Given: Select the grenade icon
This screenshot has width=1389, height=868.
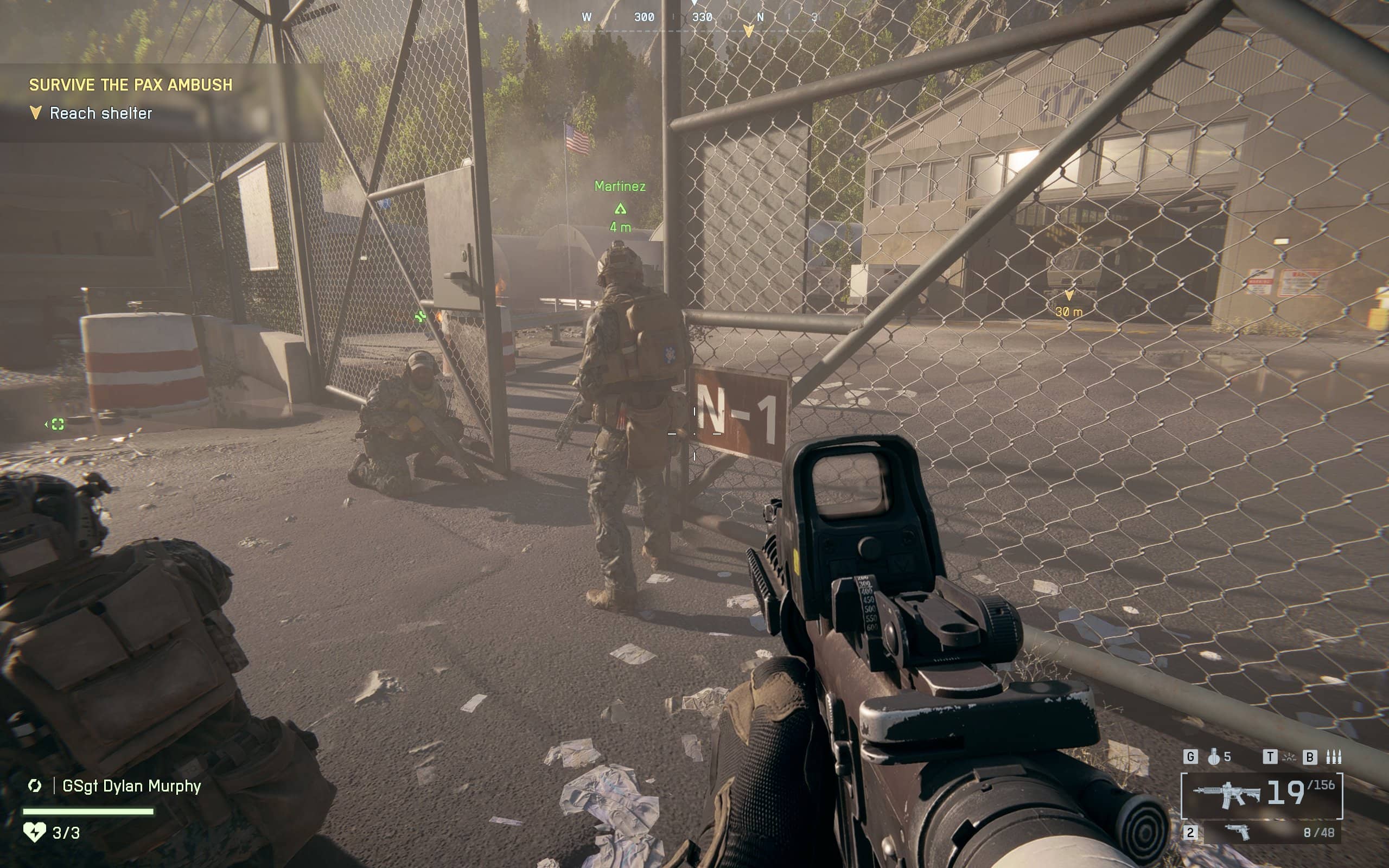Looking at the screenshot, I should pos(1213,757).
